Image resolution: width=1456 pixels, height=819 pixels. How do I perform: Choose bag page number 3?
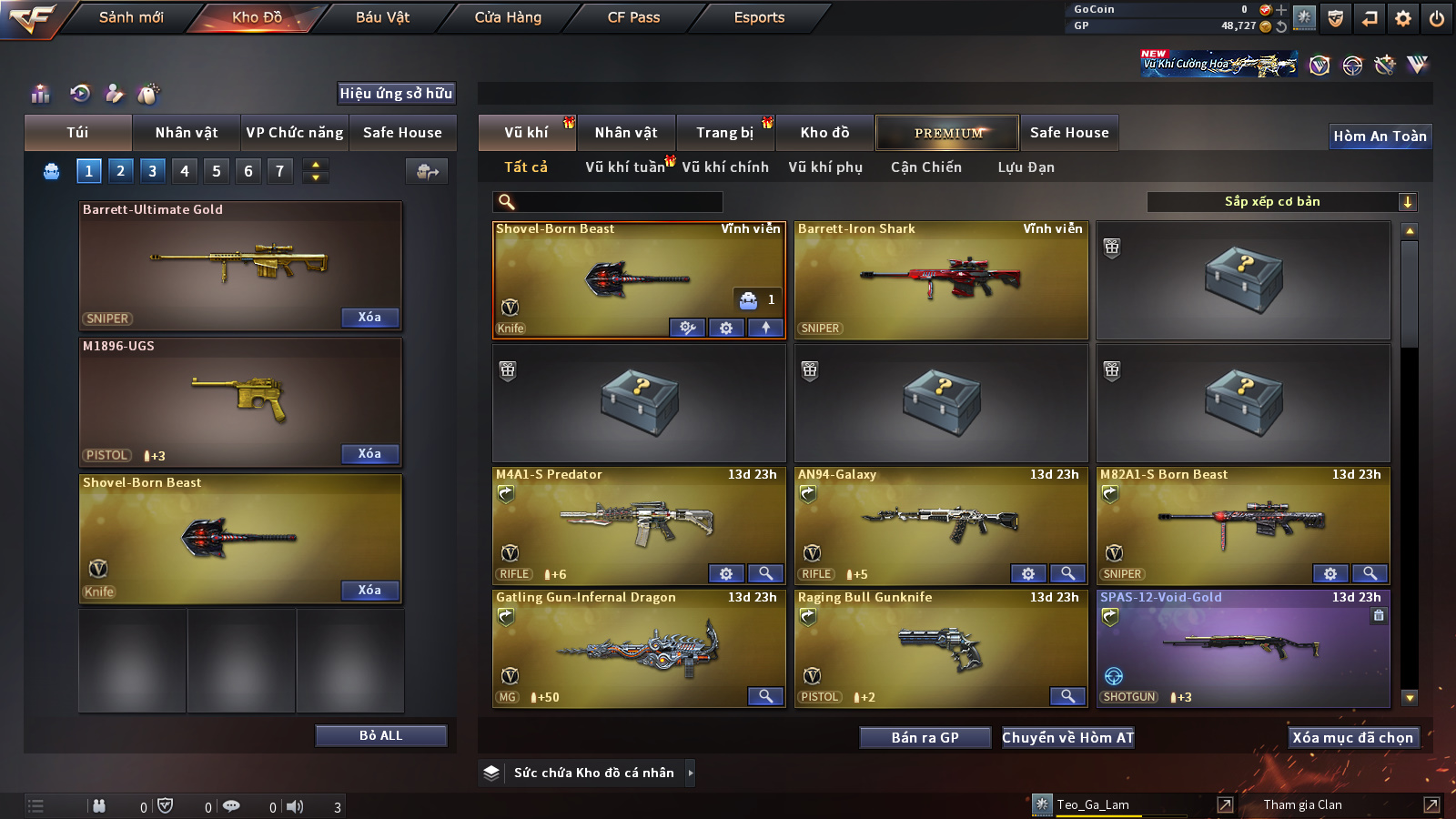point(152,170)
